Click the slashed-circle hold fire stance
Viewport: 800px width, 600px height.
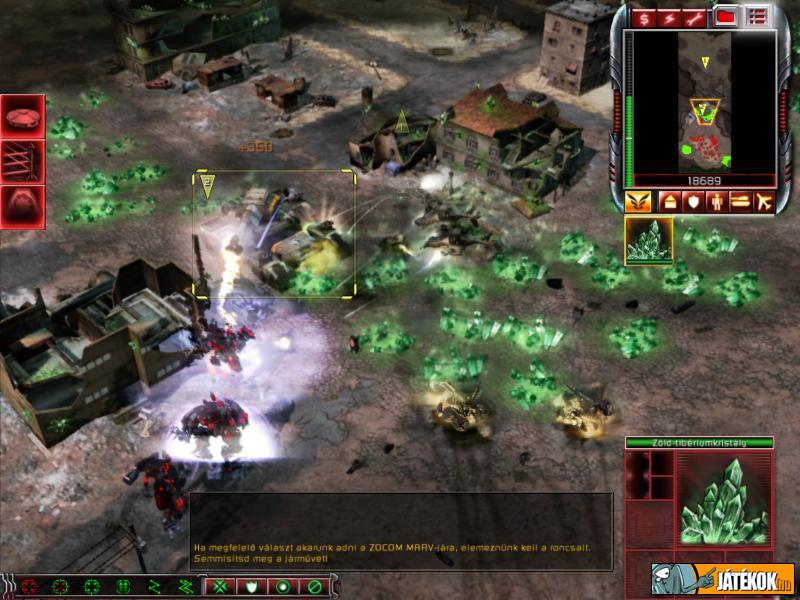click(x=314, y=586)
